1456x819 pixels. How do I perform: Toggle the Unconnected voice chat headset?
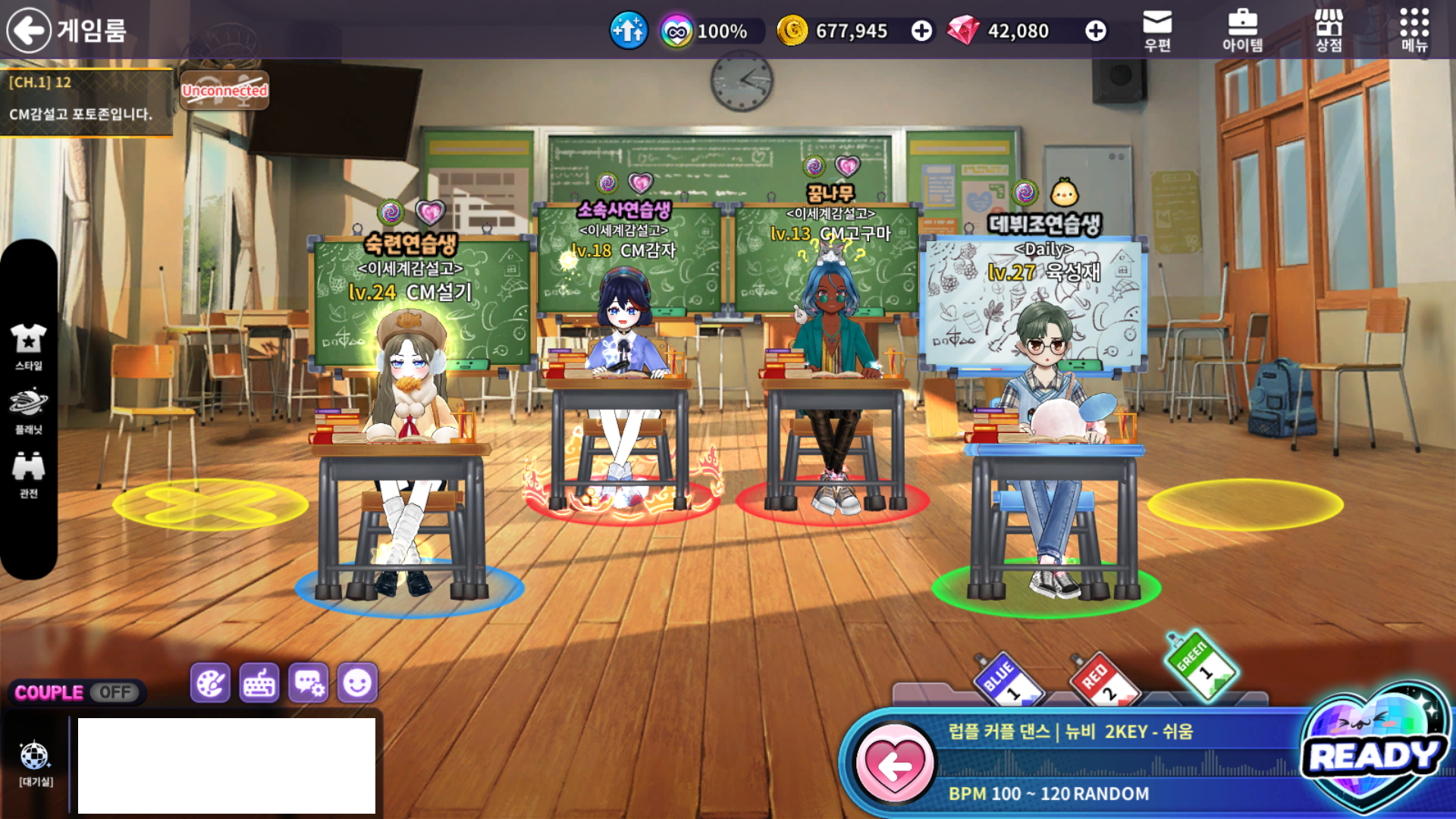pos(224,91)
